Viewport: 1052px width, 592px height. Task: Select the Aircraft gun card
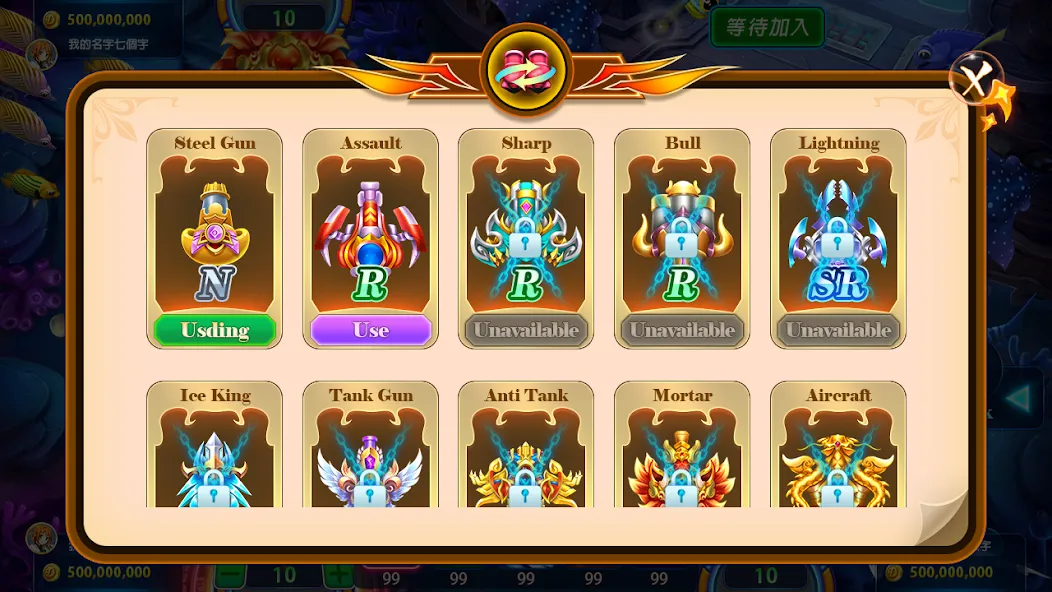[838, 450]
